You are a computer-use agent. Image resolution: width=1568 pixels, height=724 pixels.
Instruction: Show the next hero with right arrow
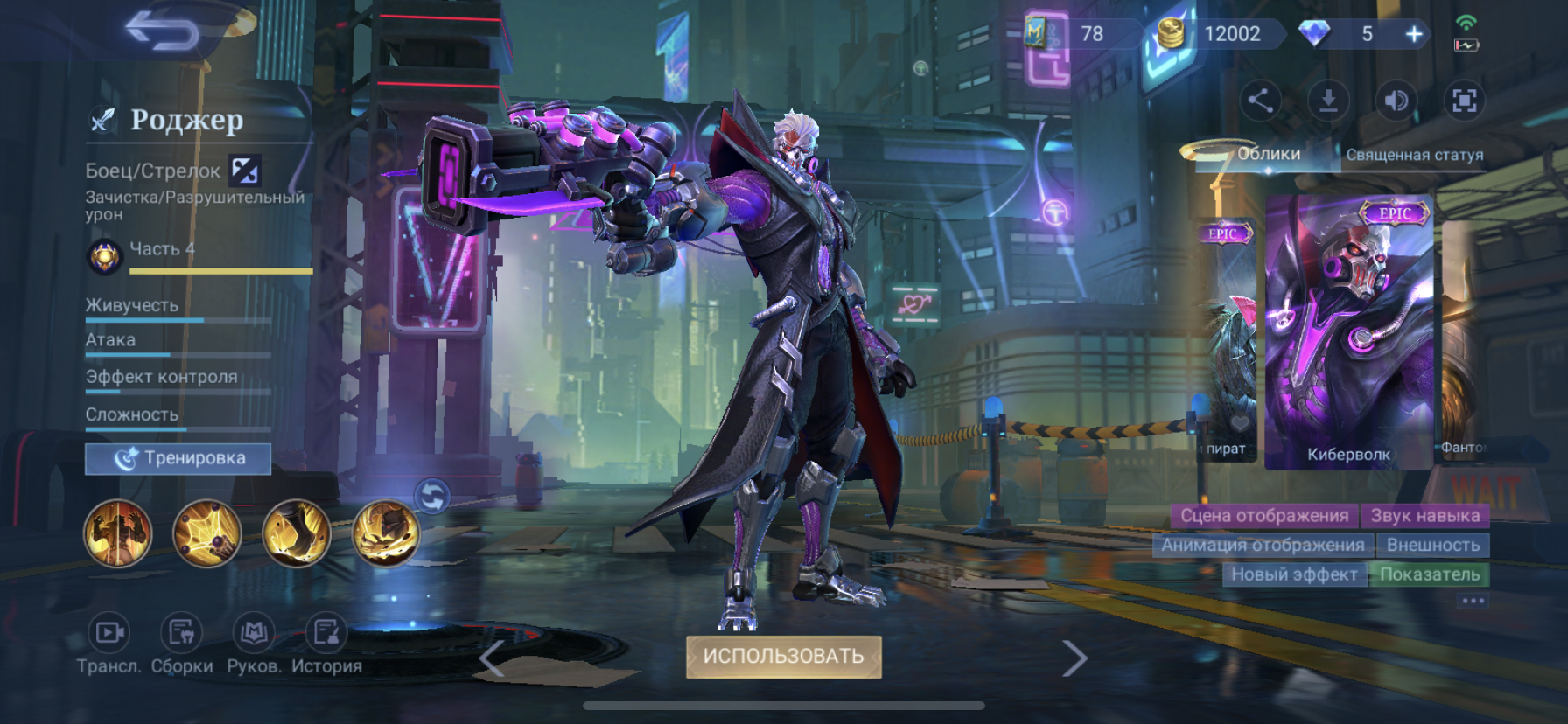click(1074, 658)
